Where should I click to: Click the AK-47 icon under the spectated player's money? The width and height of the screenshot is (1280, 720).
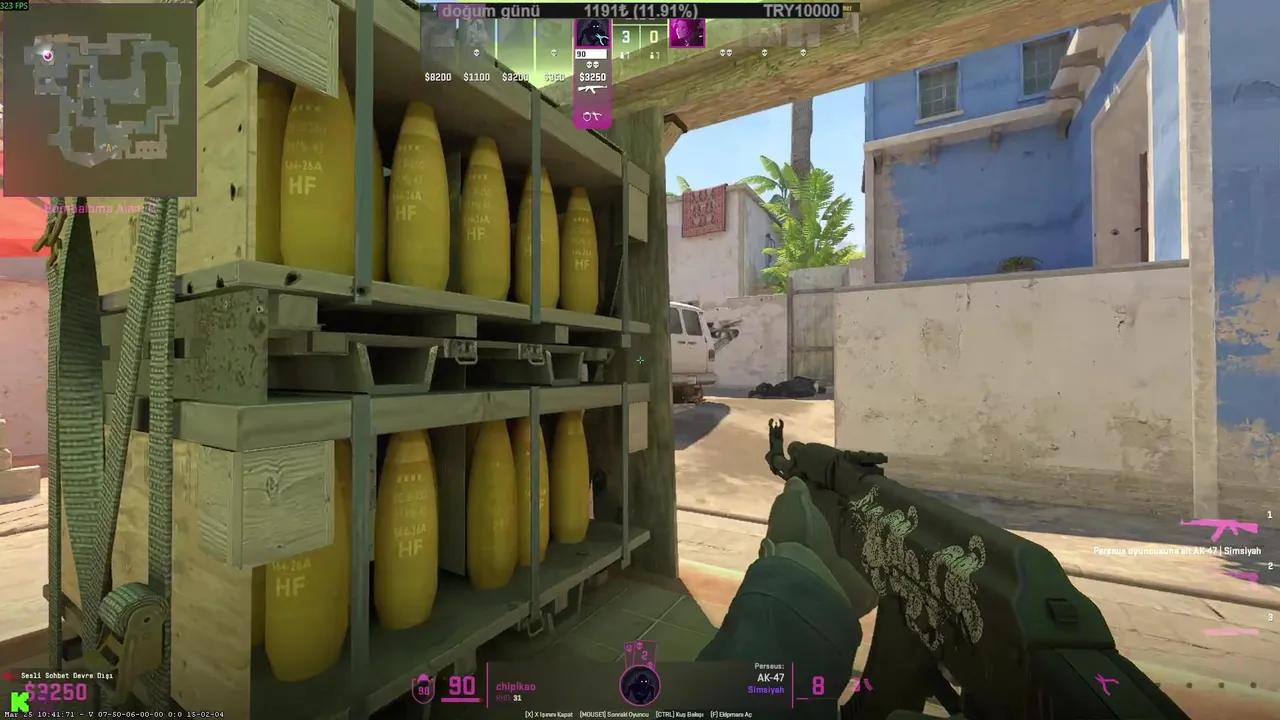click(592, 89)
